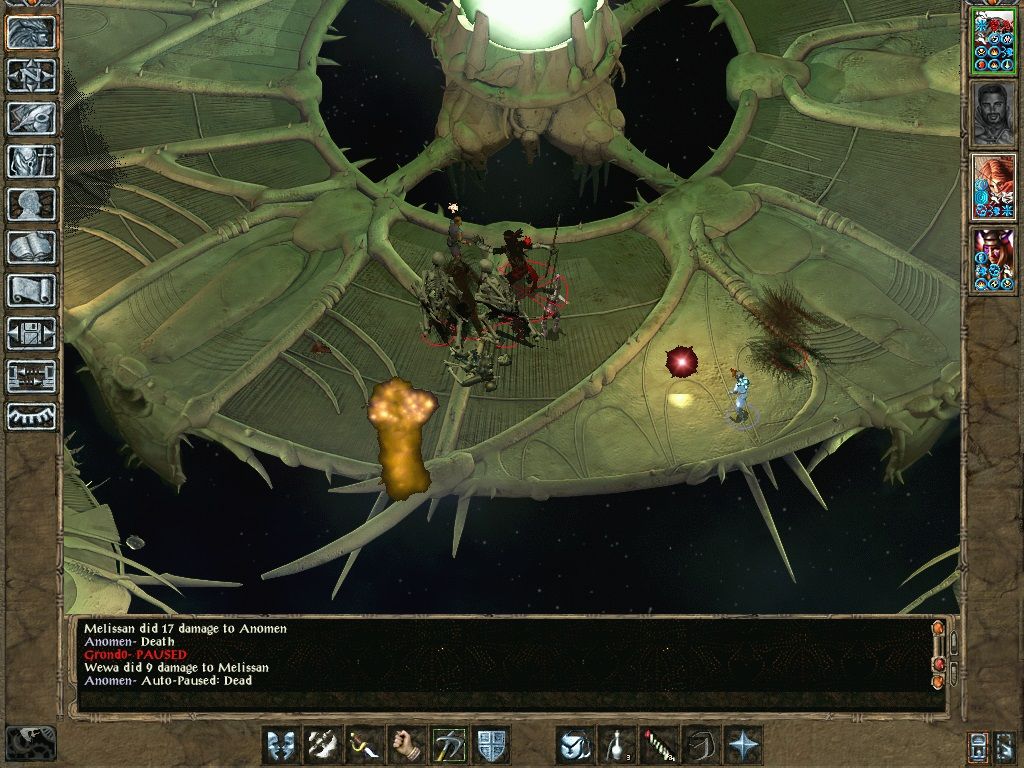The height and width of the screenshot is (768, 1024).
Task: Open the priest scroll button
Action: click(31, 290)
